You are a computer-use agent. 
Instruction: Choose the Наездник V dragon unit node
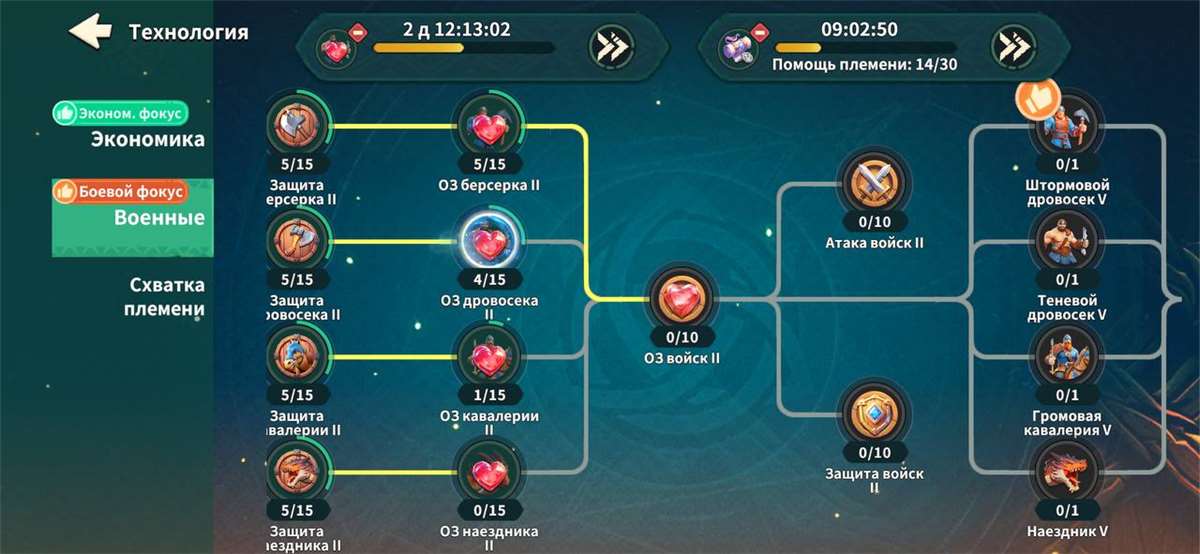1067,472
